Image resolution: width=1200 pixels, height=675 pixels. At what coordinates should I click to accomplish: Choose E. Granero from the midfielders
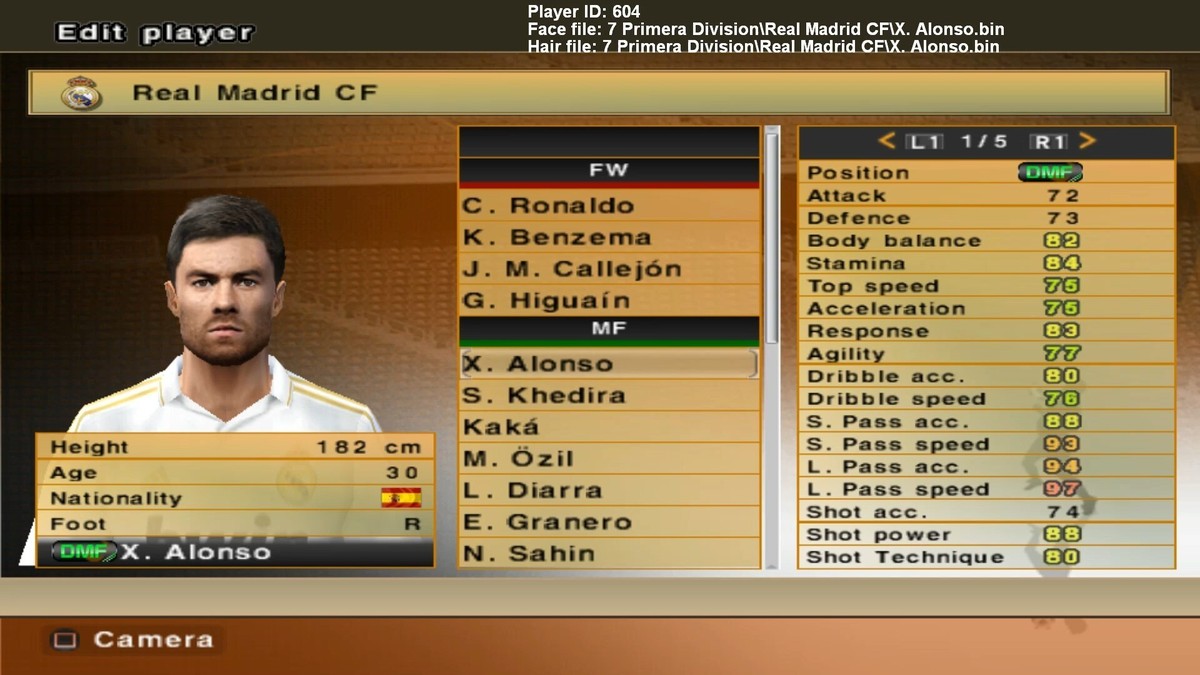click(608, 522)
